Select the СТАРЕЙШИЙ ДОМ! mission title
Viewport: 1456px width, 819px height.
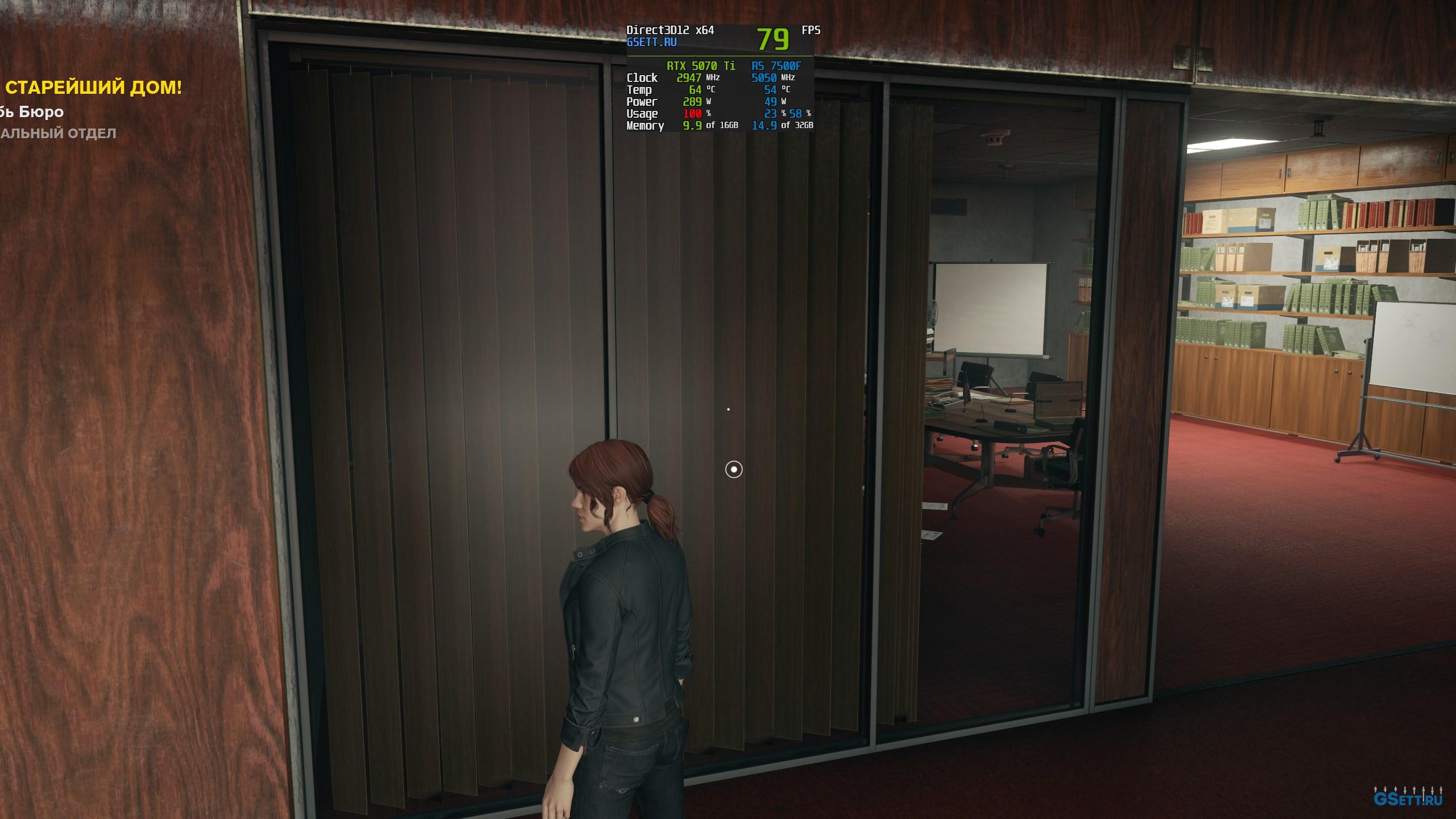coord(93,88)
